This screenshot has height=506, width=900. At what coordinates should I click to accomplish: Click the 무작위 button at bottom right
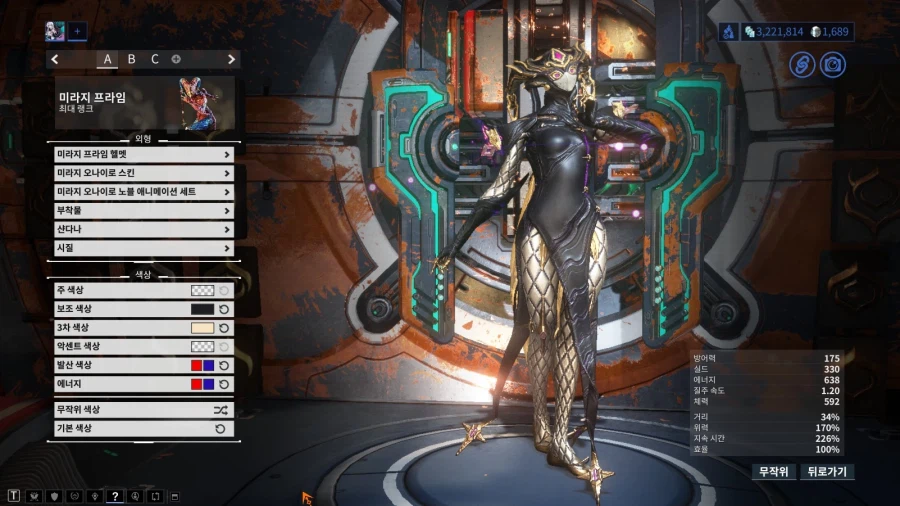coord(774,471)
